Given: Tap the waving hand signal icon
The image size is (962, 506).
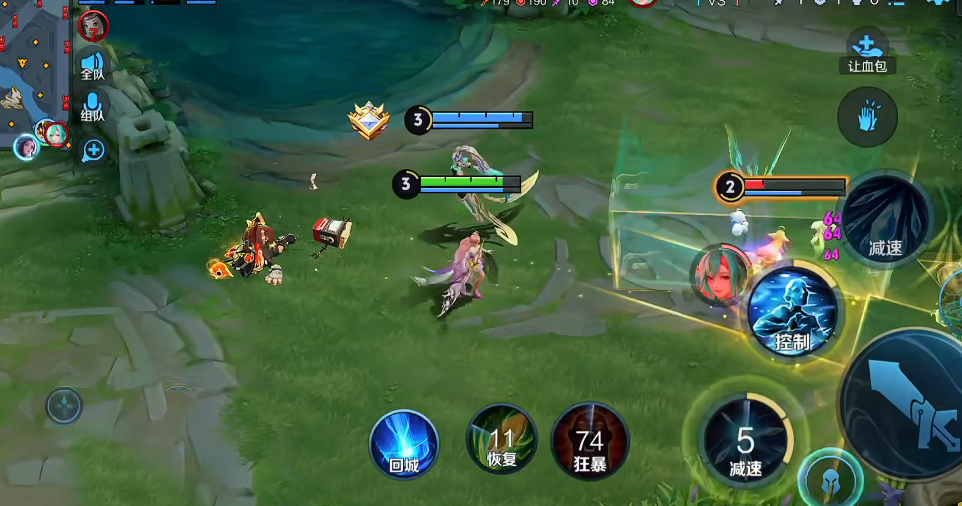Looking at the screenshot, I should coord(867,117).
